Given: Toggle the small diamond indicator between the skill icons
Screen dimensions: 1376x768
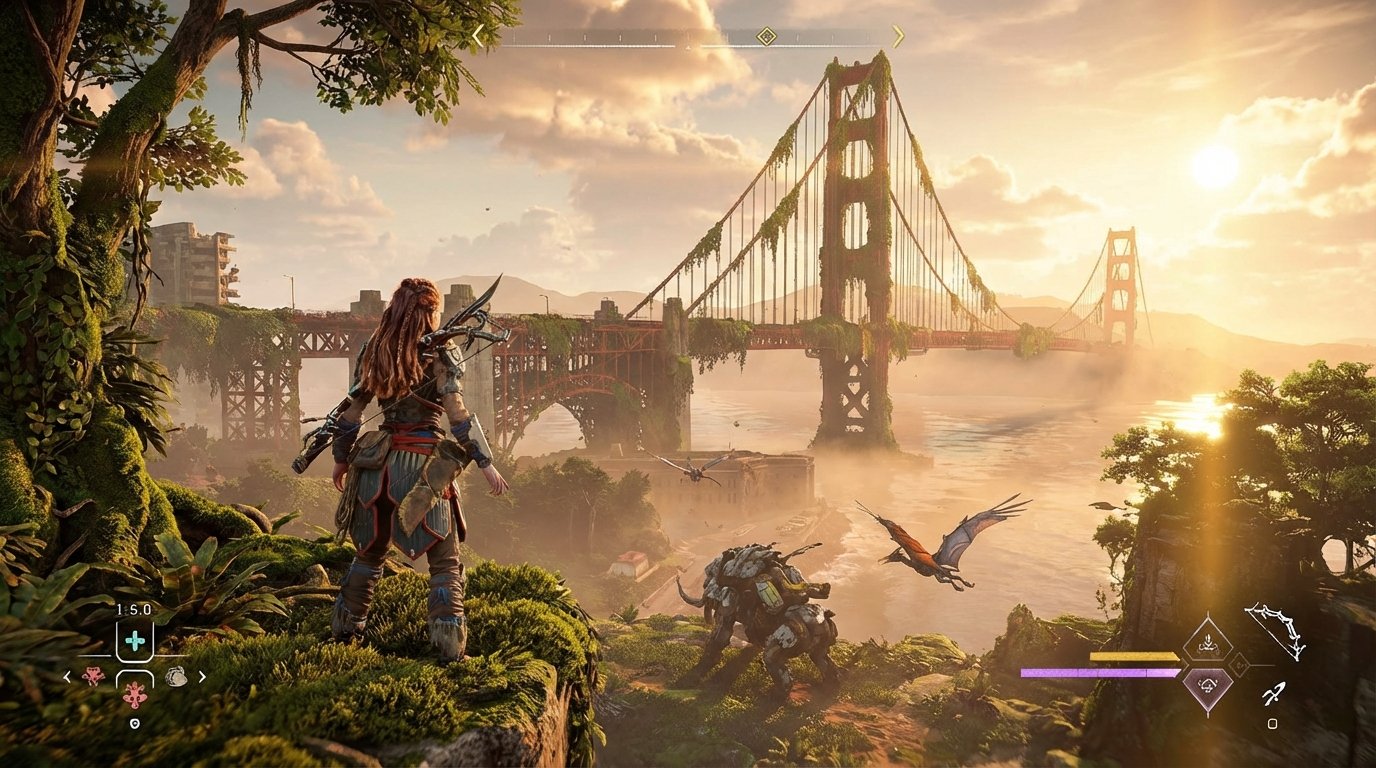Looking at the screenshot, I should click(1239, 663).
